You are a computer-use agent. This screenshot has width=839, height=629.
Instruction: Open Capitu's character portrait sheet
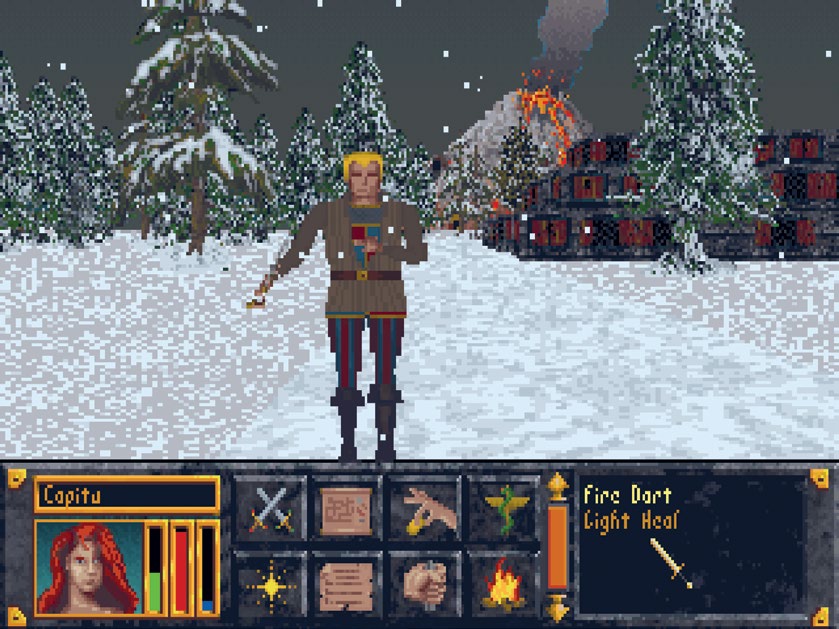tap(89, 567)
